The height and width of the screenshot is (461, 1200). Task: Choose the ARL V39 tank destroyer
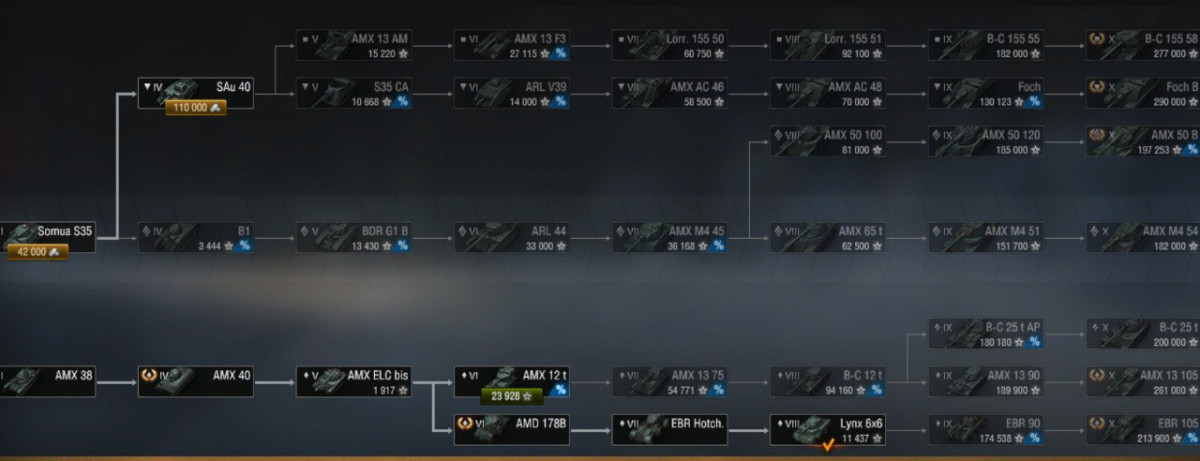(x=511, y=94)
